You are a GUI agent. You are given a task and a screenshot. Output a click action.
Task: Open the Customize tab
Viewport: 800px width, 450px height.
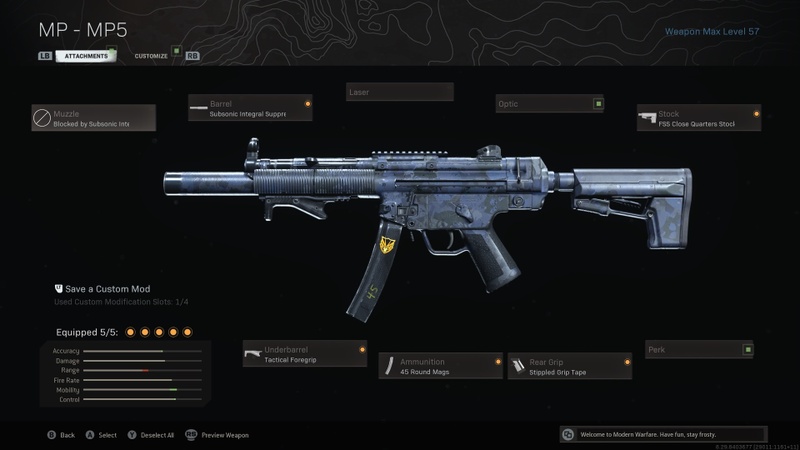click(x=152, y=56)
